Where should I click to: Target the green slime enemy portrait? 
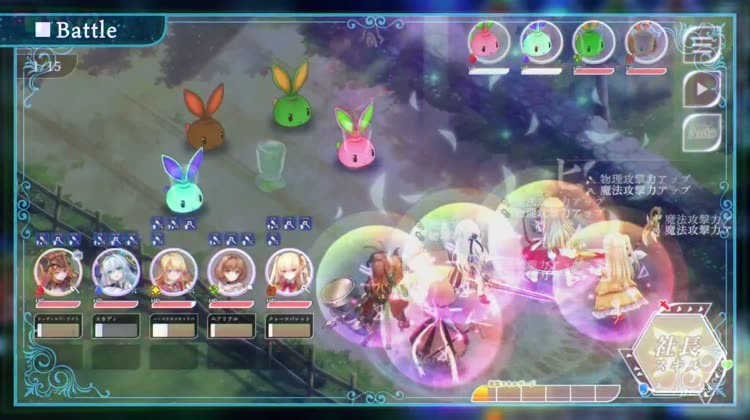pos(594,43)
